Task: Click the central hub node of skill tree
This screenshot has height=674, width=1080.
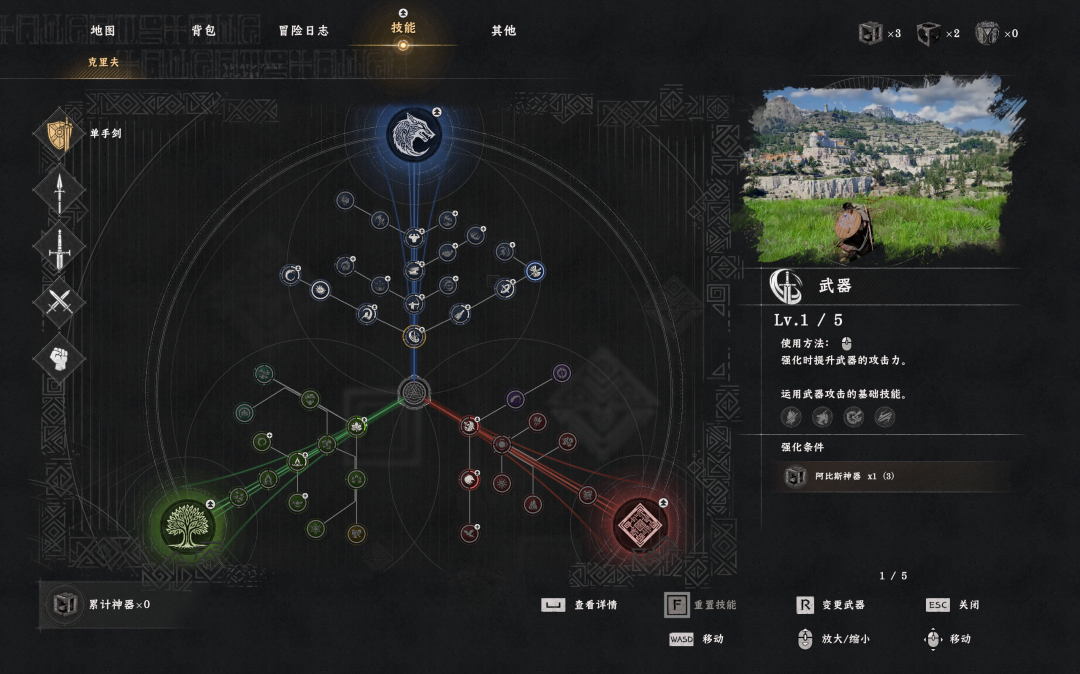Action: tap(414, 392)
